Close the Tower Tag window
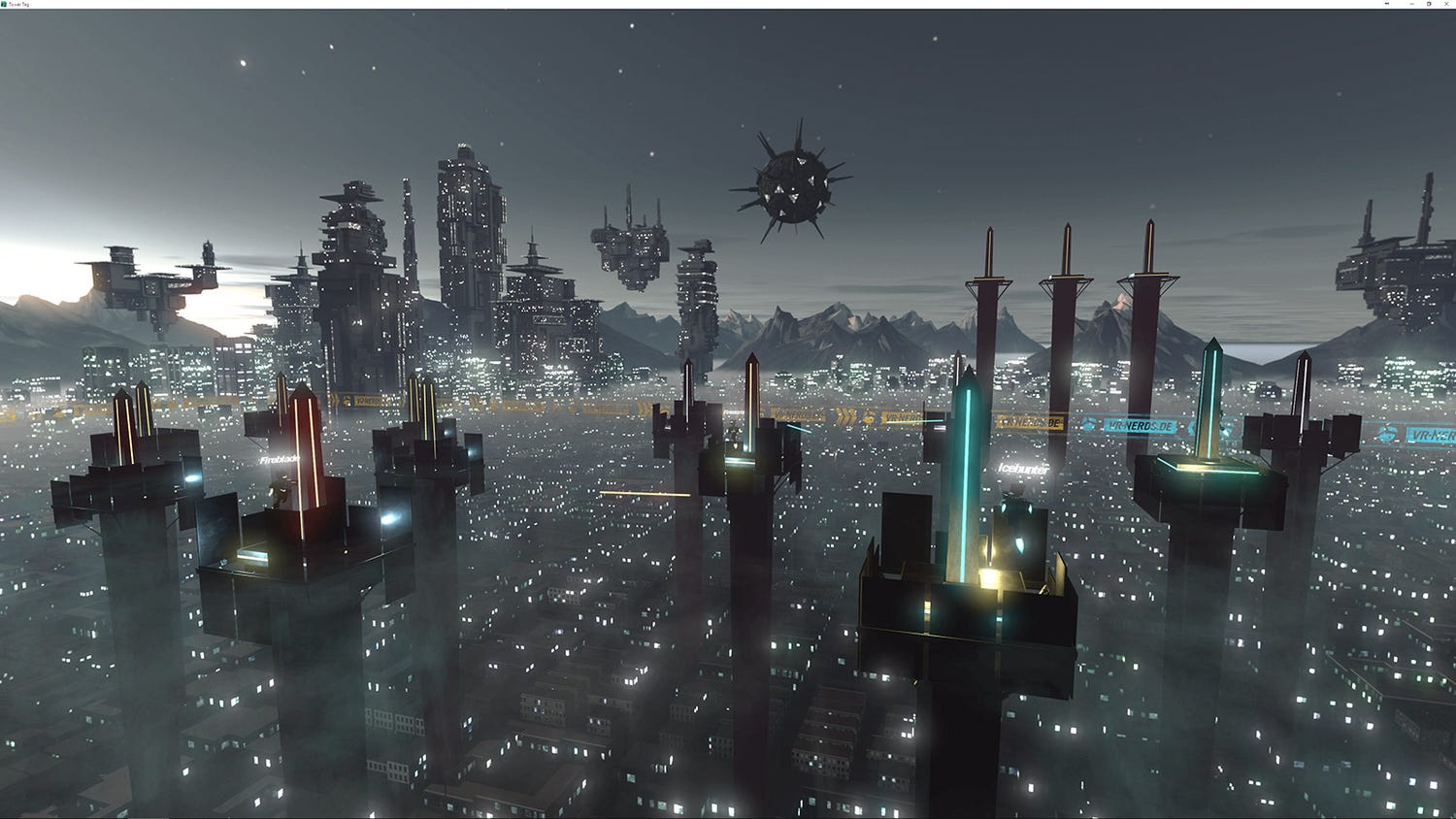This screenshot has width=1456, height=819. 1447,4
